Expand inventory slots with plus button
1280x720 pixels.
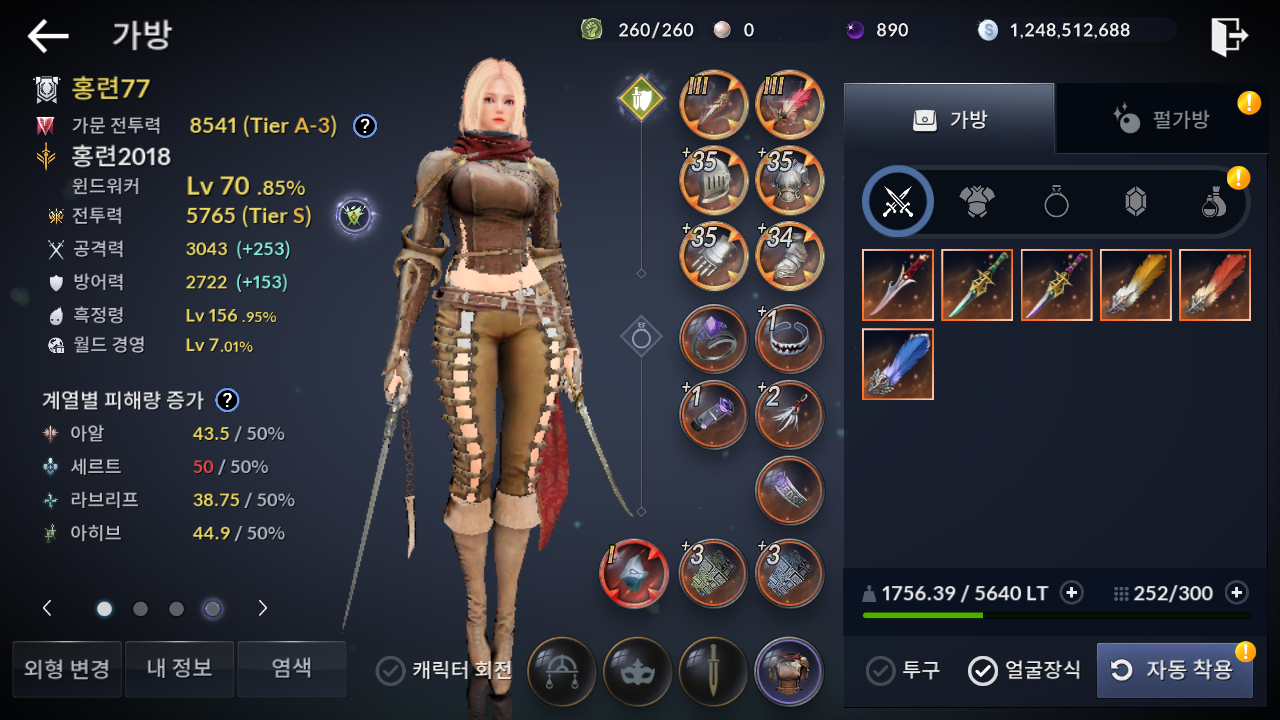[x=1237, y=593]
